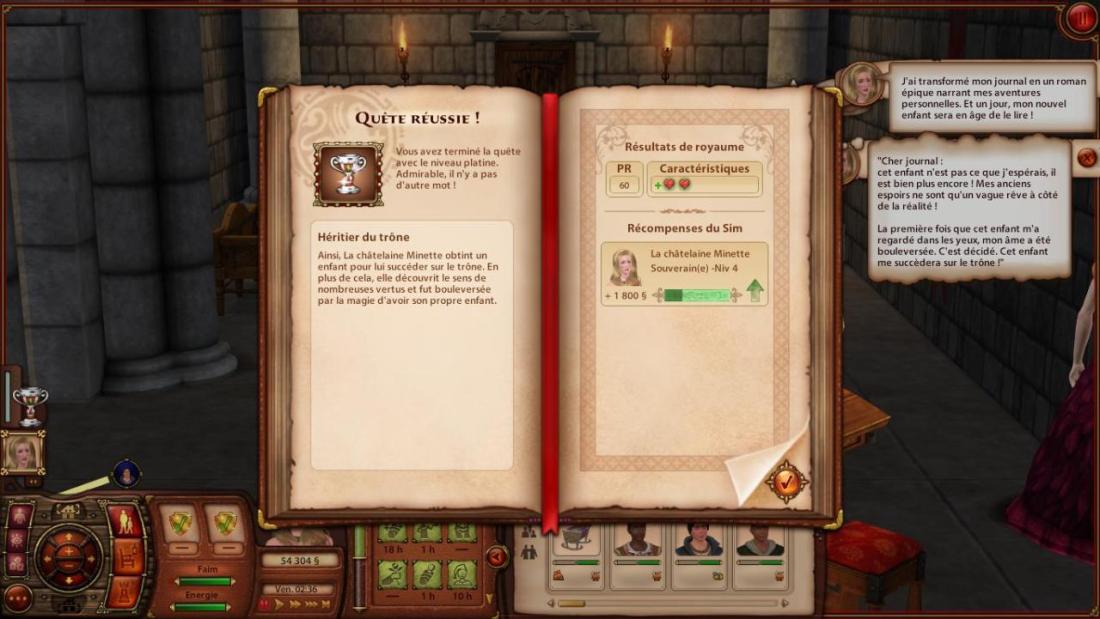Pause the game with the red pause button
Image resolution: width=1100 pixels, height=619 pixels.
[x=1082, y=18]
